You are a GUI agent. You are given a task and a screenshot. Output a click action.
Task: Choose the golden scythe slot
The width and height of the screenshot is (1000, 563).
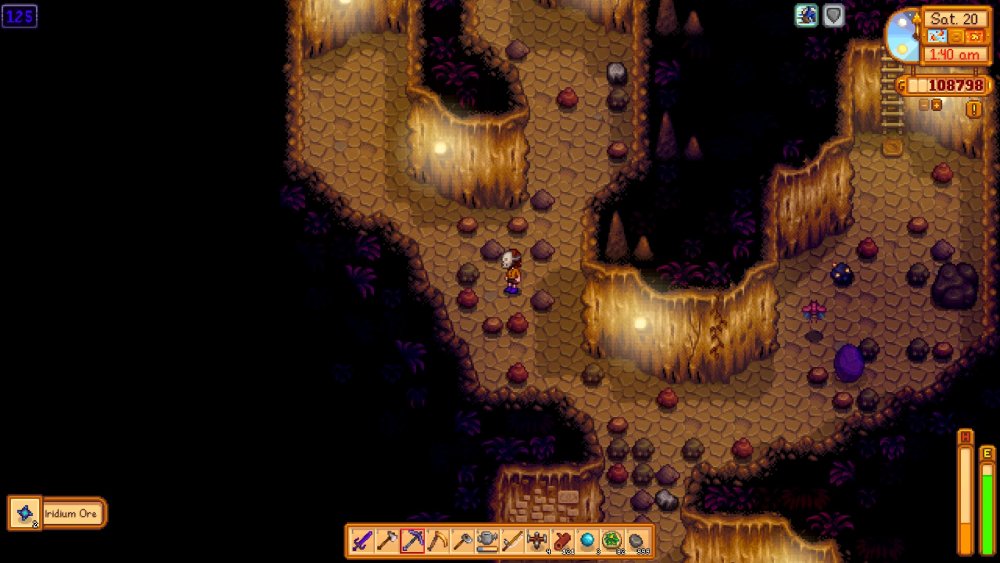point(437,541)
